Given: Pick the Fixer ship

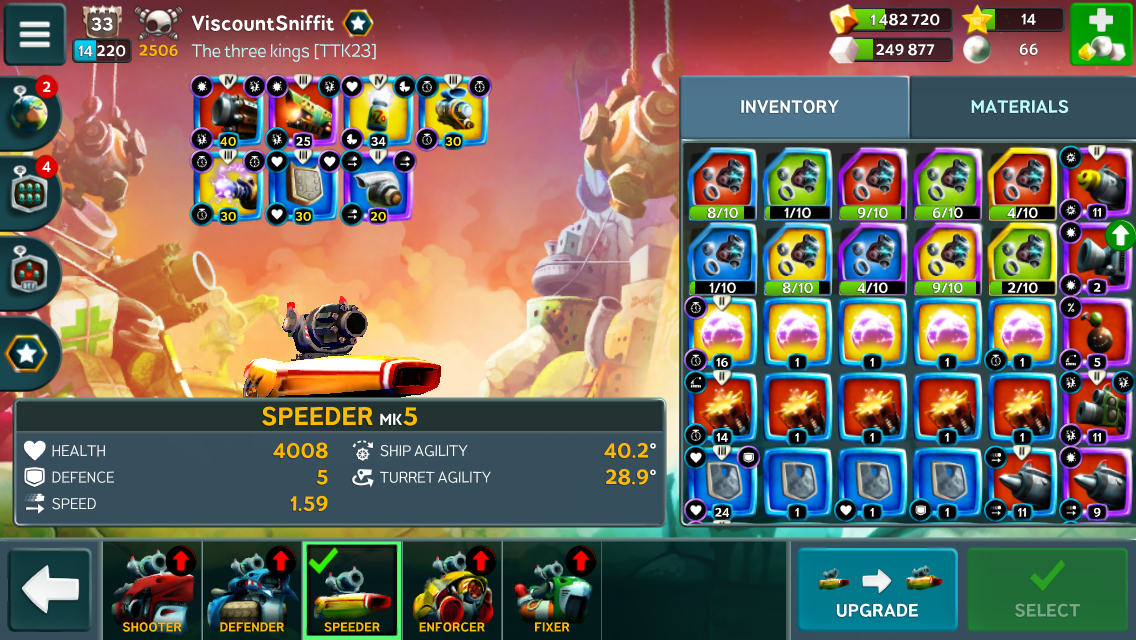Looking at the screenshot, I should (x=552, y=590).
